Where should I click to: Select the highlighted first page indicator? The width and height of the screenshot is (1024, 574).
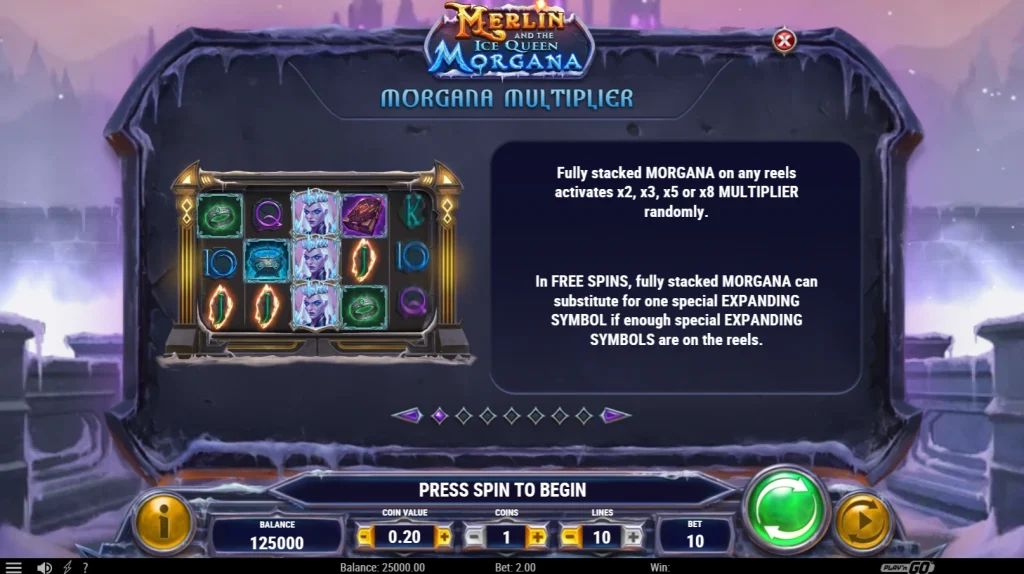point(439,415)
